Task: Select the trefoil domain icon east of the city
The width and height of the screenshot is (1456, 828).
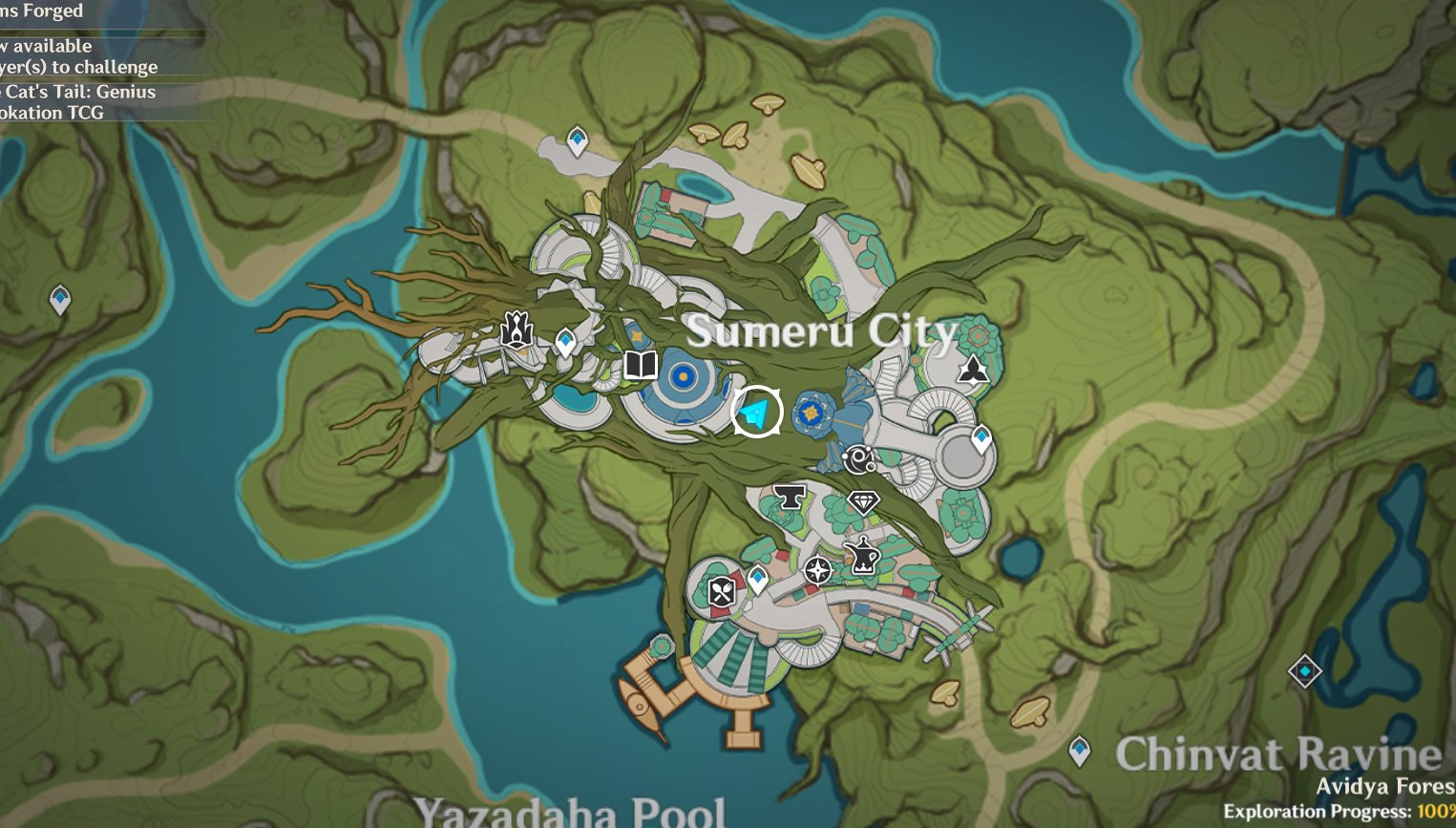Action: (x=972, y=368)
